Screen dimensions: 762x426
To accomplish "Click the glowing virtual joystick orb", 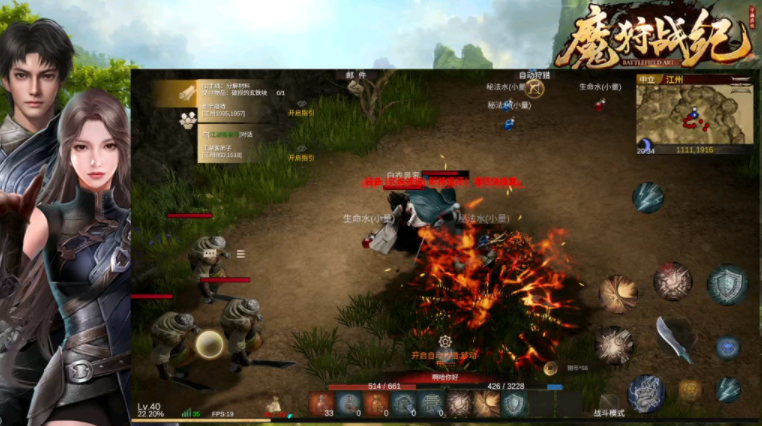I will coord(209,345).
